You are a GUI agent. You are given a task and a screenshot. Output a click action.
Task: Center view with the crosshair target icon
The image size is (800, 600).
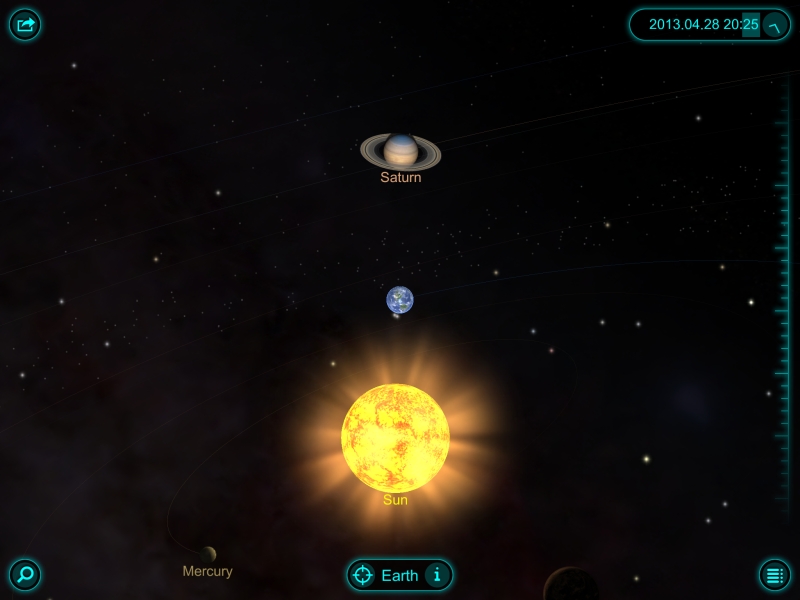click(363, 575)
